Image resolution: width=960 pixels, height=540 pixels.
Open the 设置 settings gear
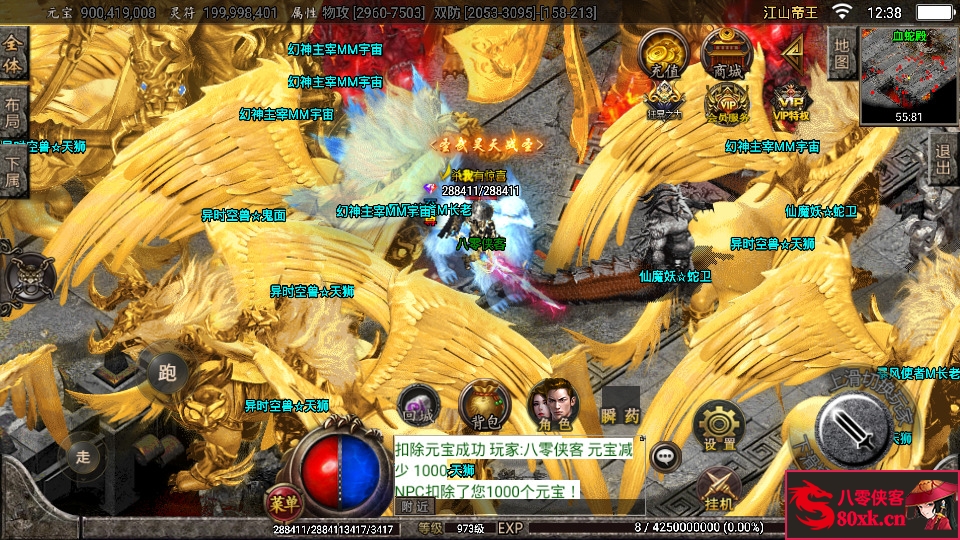pos(718,425)
